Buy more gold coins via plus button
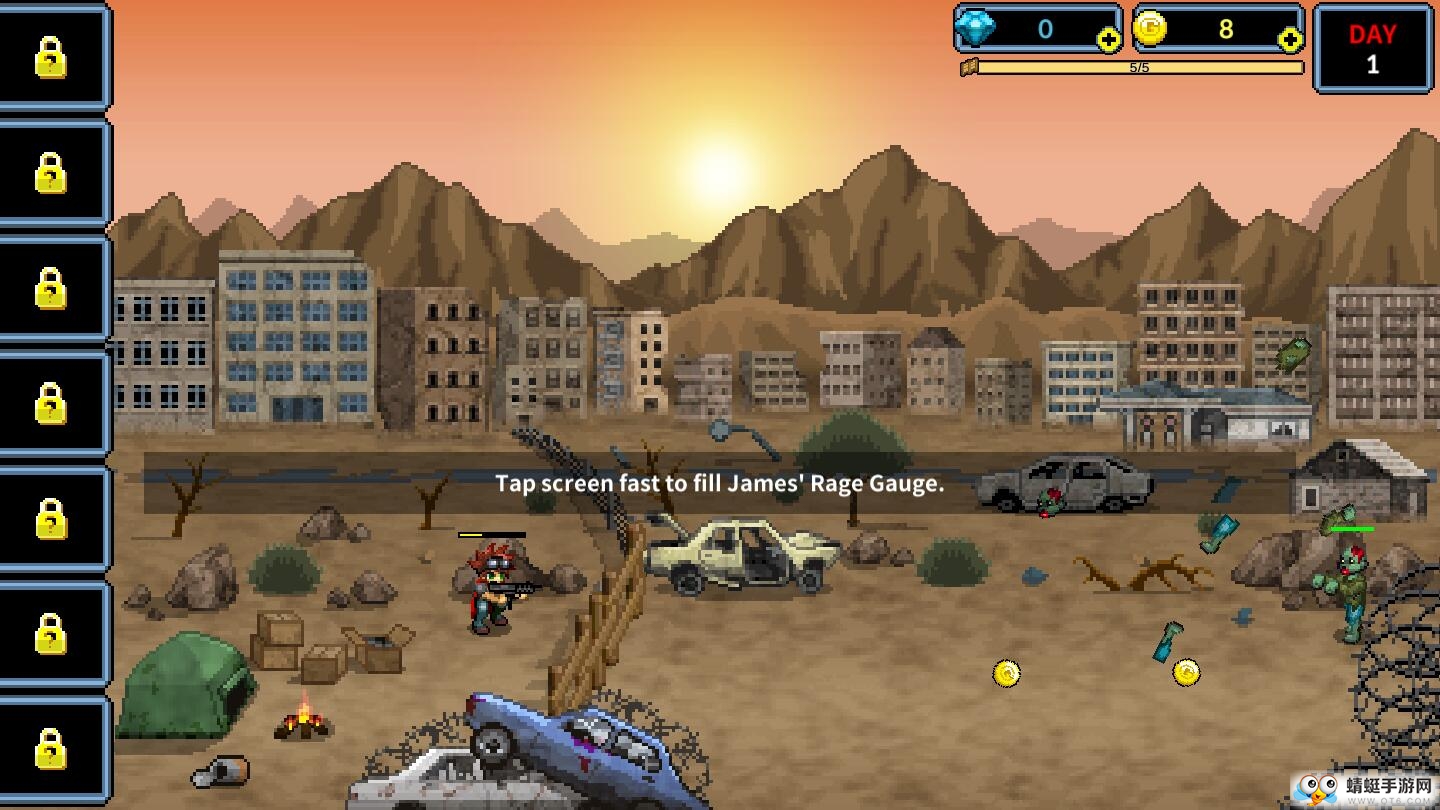This screenshot has height=810, width=1440. click(1290, 40)
